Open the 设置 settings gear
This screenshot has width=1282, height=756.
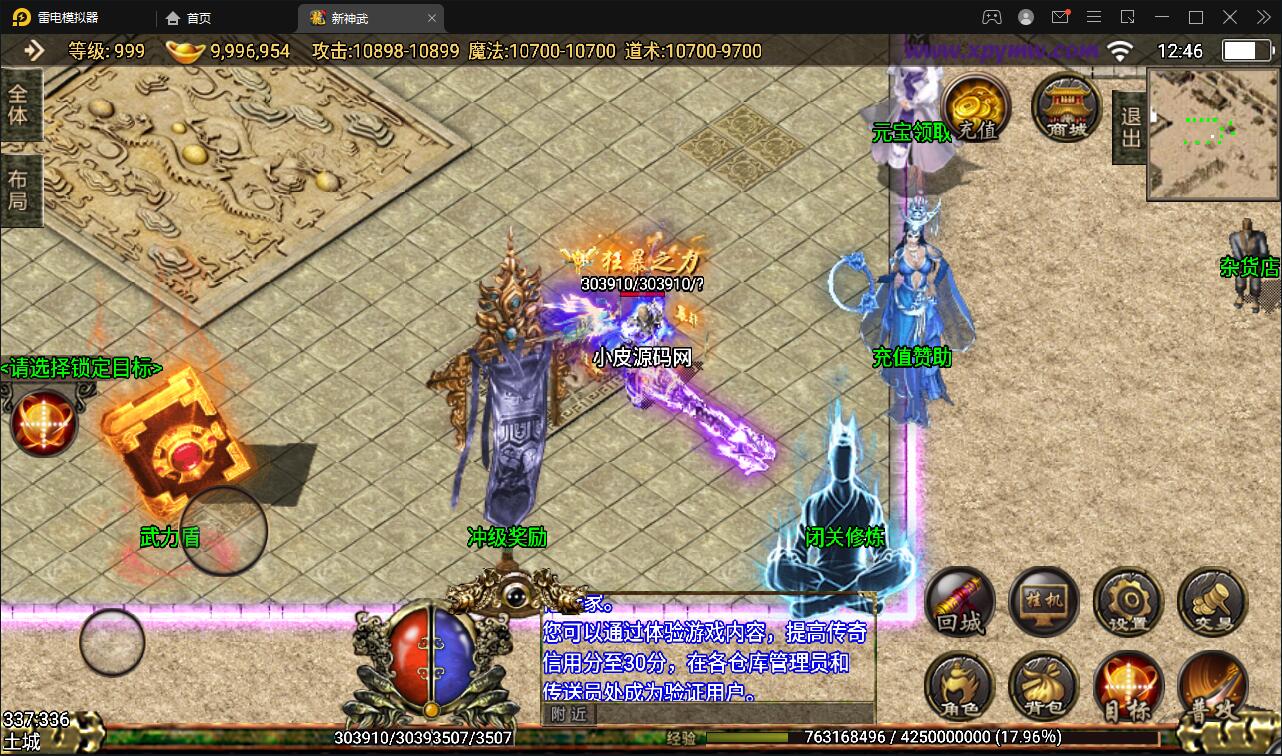click(x=1128, y=603)
